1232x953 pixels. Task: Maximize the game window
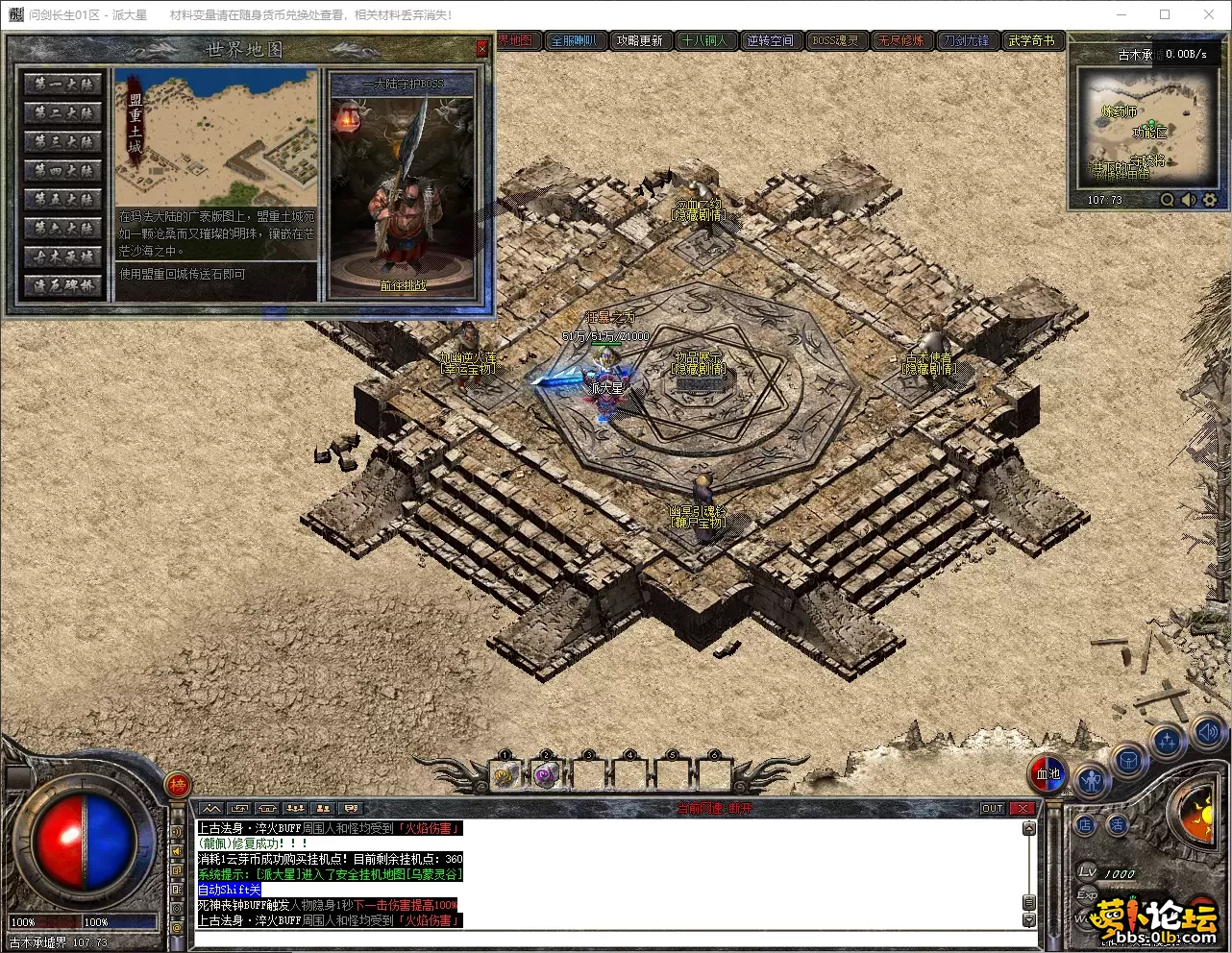click(x=1165, y=14)
